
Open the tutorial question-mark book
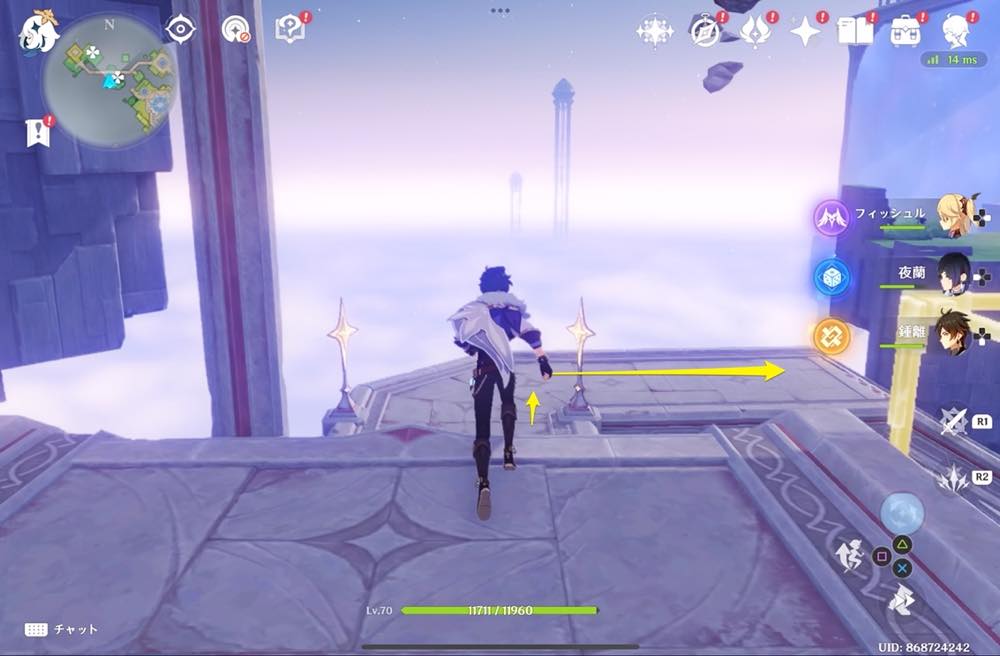click(291, 29)
